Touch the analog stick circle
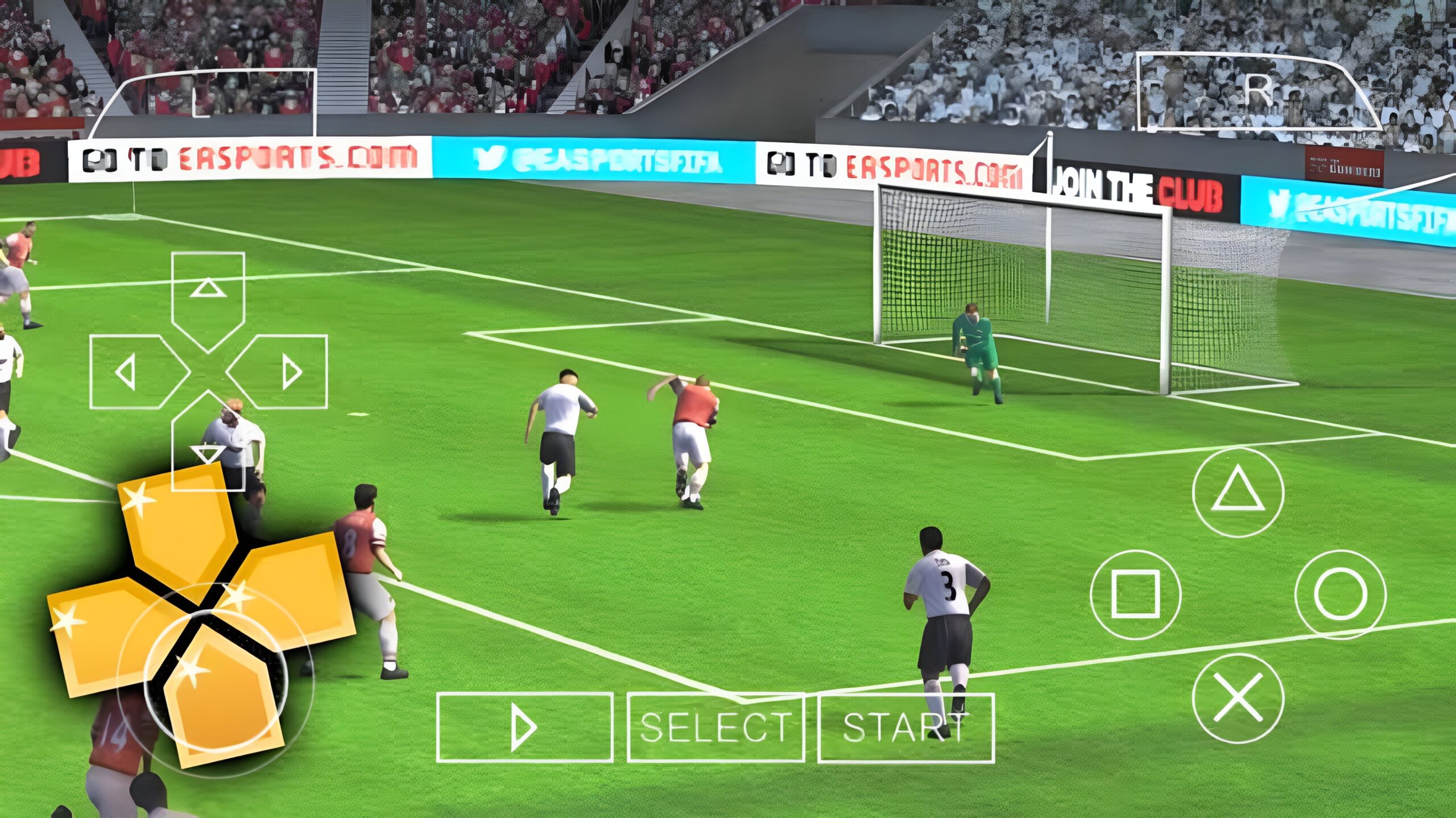Screen dimensions: 1456x818 point(216,680)
